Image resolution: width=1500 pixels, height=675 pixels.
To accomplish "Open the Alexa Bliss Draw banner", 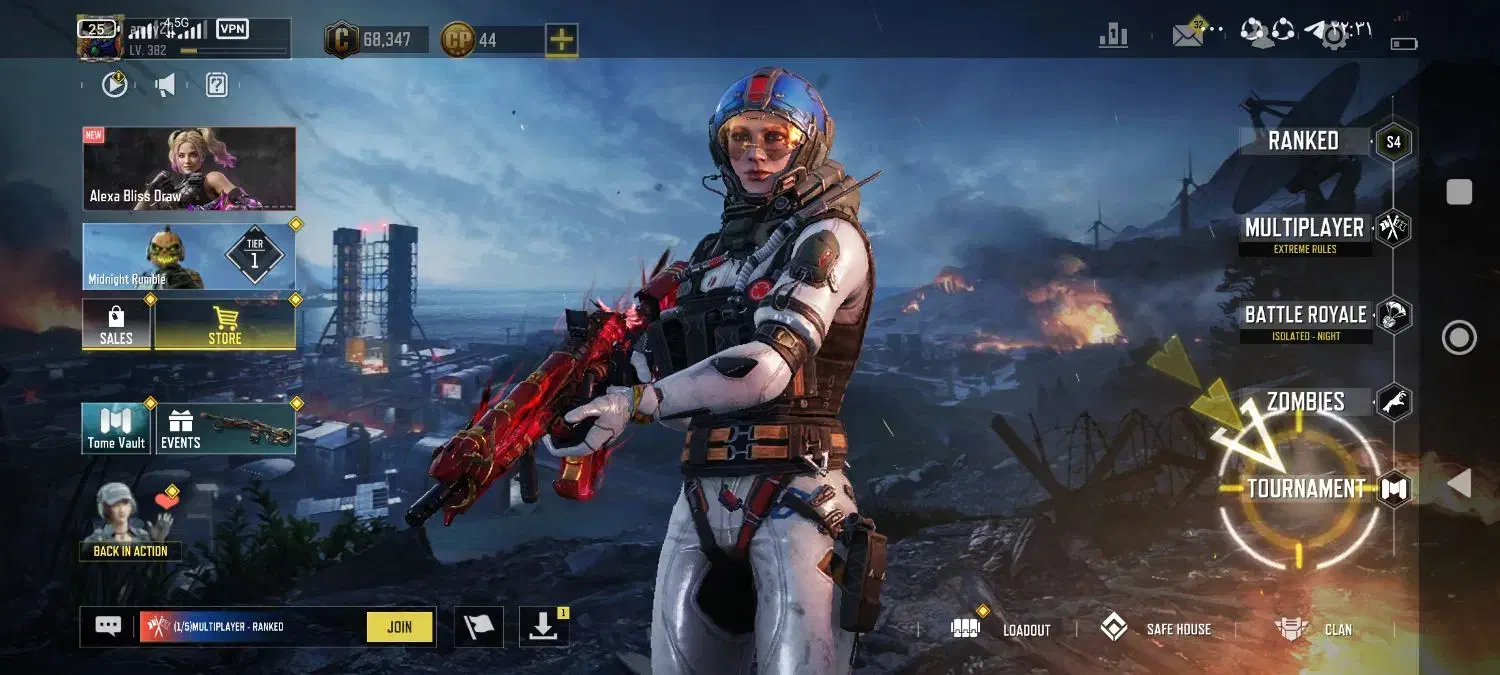I will pos(189,168).
